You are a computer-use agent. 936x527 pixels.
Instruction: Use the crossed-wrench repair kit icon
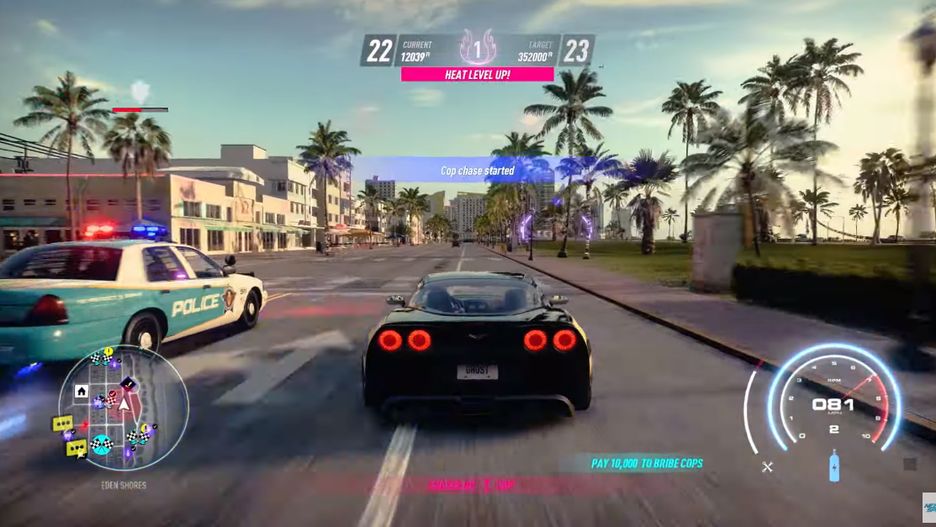pos(767,466)
